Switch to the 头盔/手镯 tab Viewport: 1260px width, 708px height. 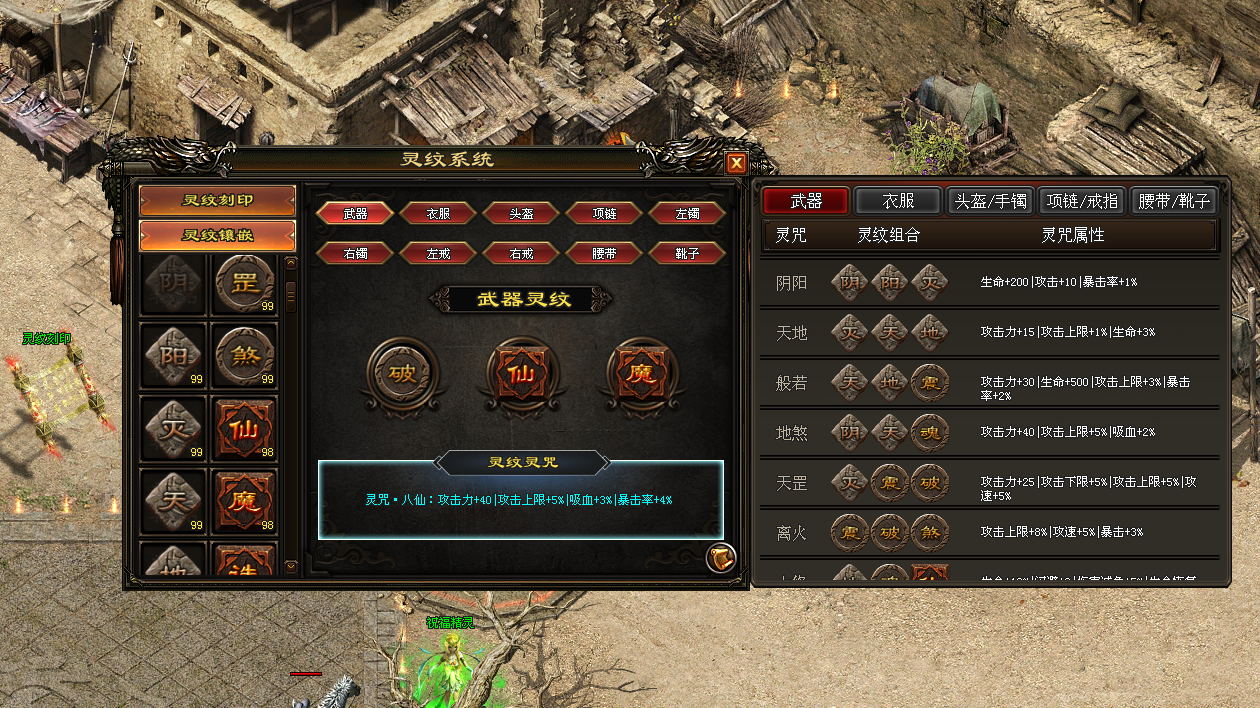(x=990, y=201)
